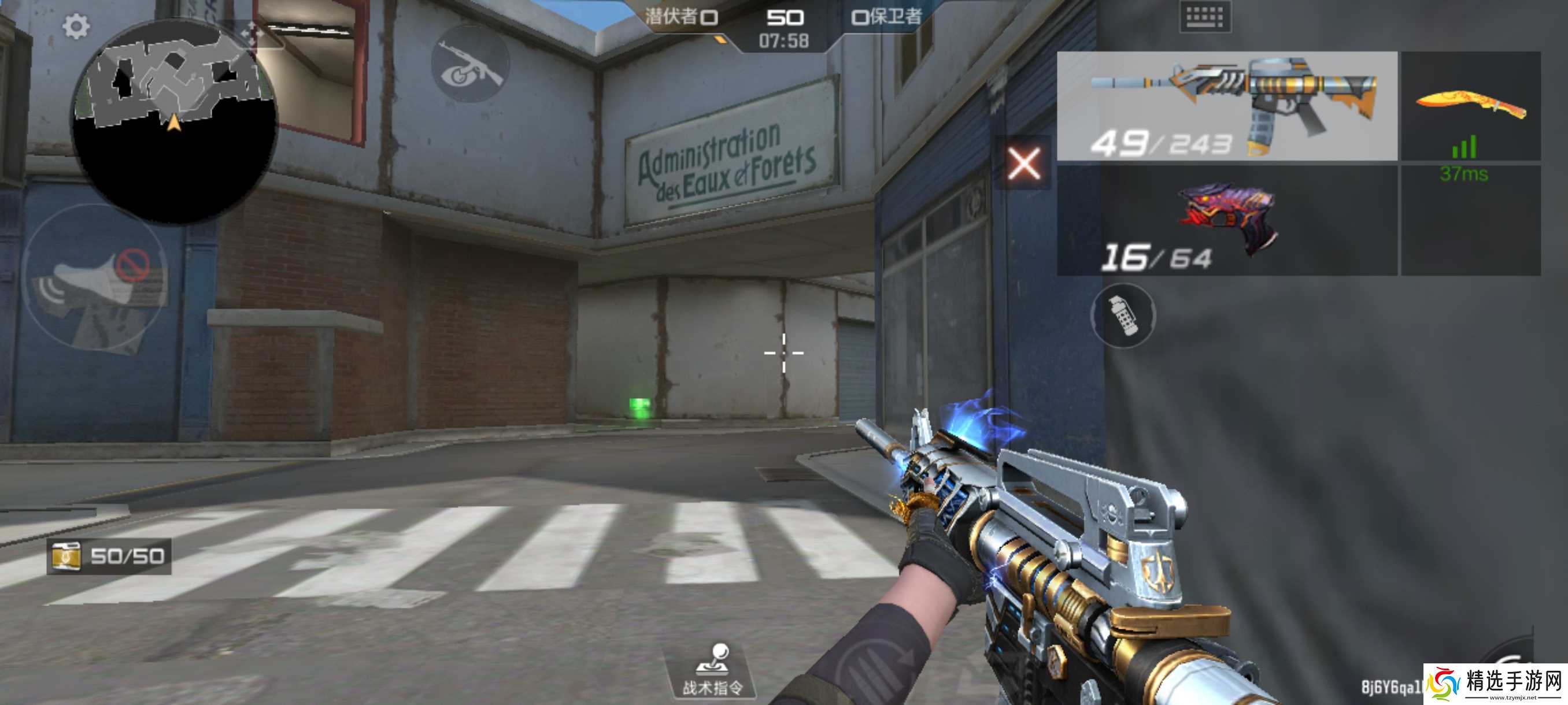Open the gear settings menu
Image resolution: width=1568 pixels, height=705 pixels.
click(x=76, y=26)
